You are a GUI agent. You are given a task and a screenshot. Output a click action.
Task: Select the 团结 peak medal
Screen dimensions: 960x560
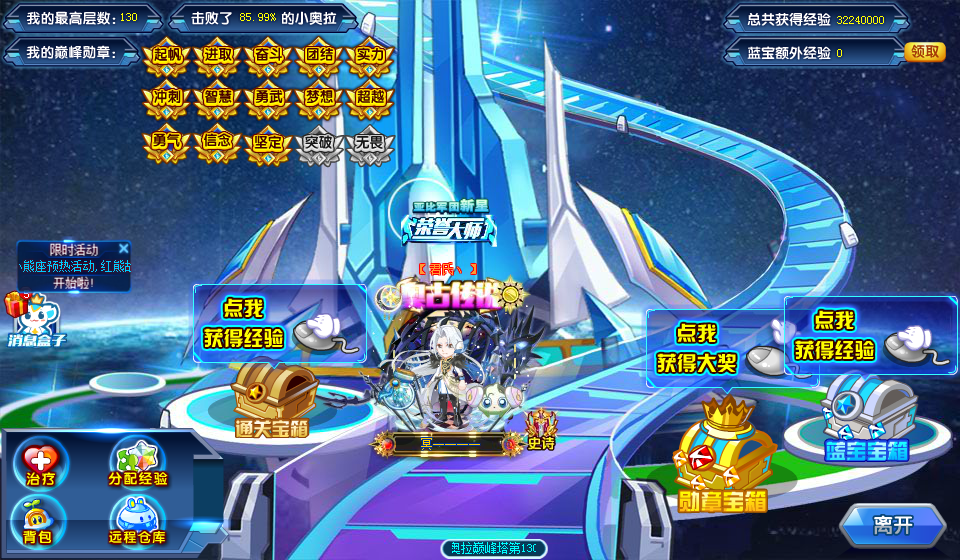pyautogui.click(x=318, y=57)
